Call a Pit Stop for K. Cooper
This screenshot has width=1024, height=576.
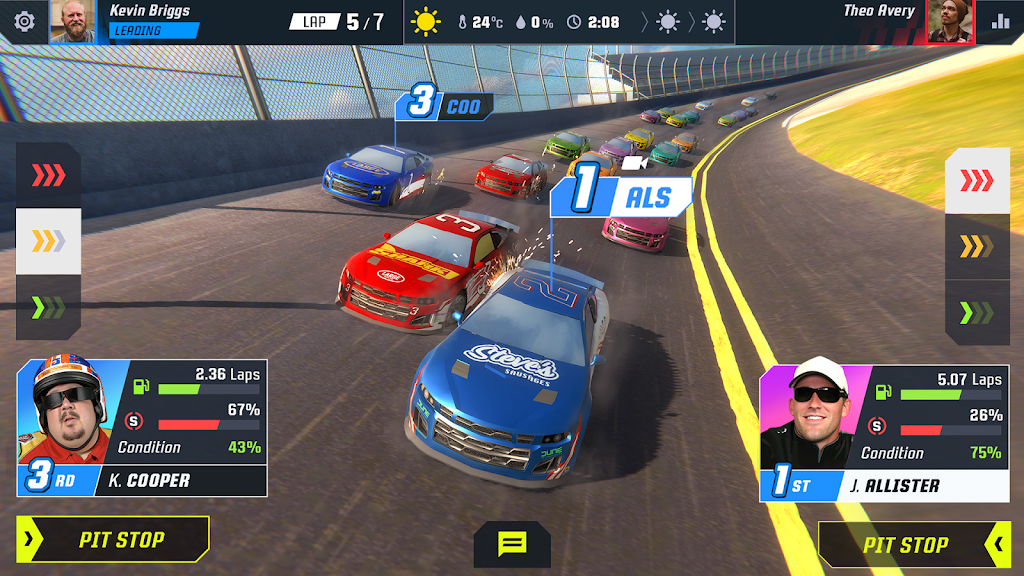coord(113,540)
